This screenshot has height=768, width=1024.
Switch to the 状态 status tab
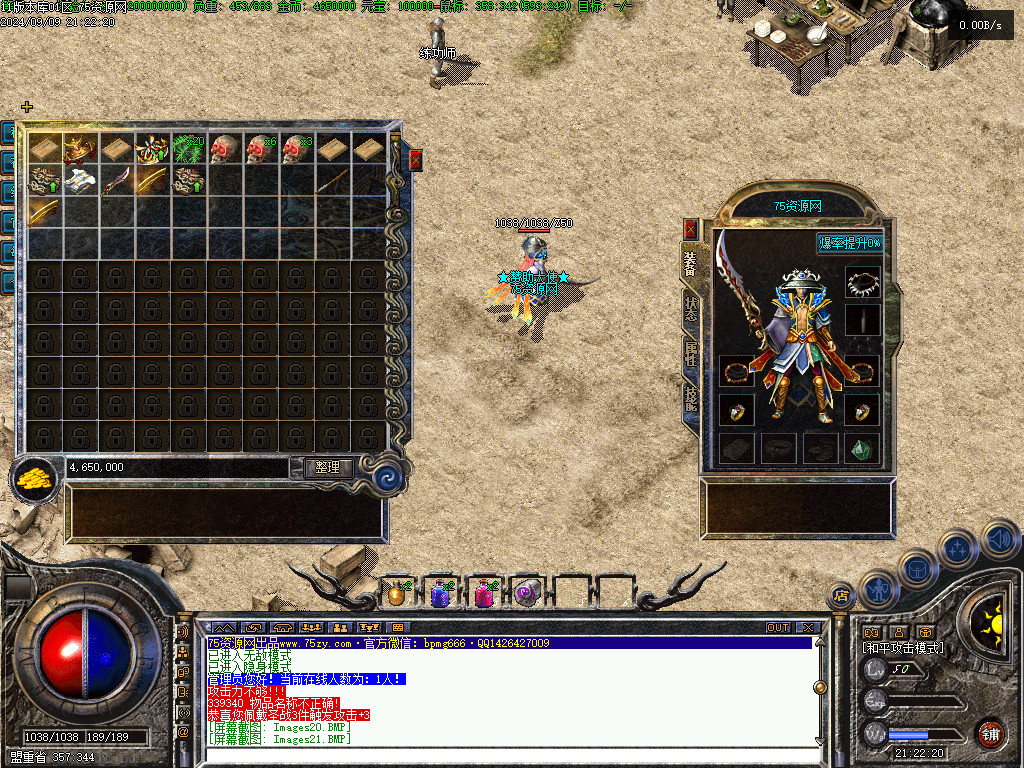(x=691, y=309)
